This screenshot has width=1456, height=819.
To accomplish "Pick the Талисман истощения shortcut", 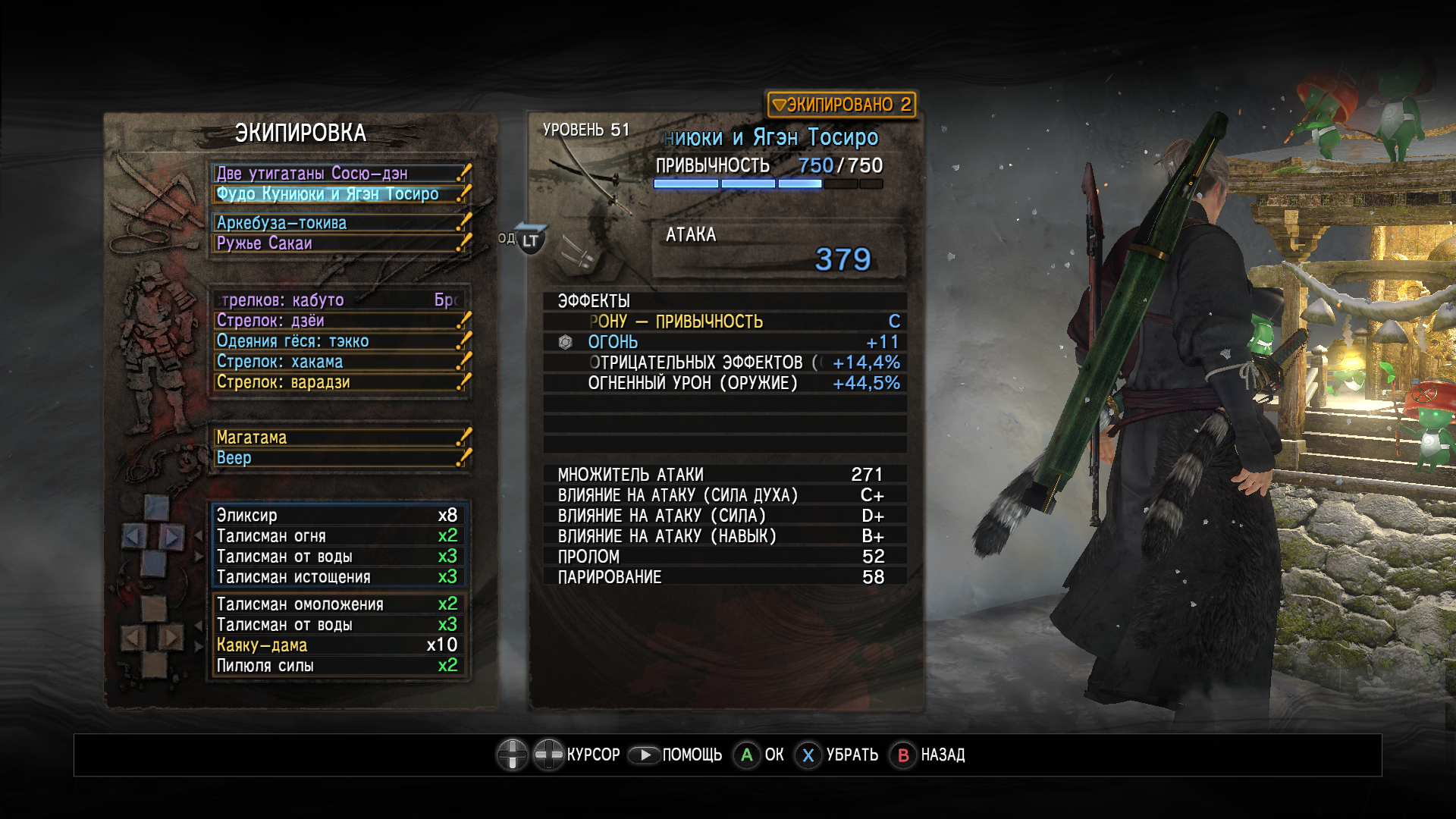I will (337, 577).
